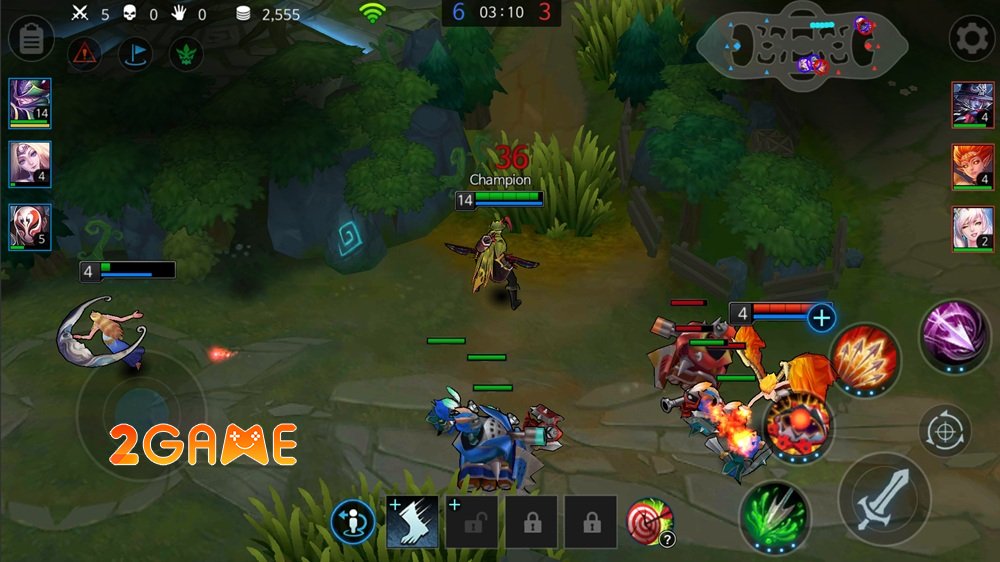Open the clipboard scoreboard button
The width and height of the screenshot is (1000, 562).
[31, 40]
